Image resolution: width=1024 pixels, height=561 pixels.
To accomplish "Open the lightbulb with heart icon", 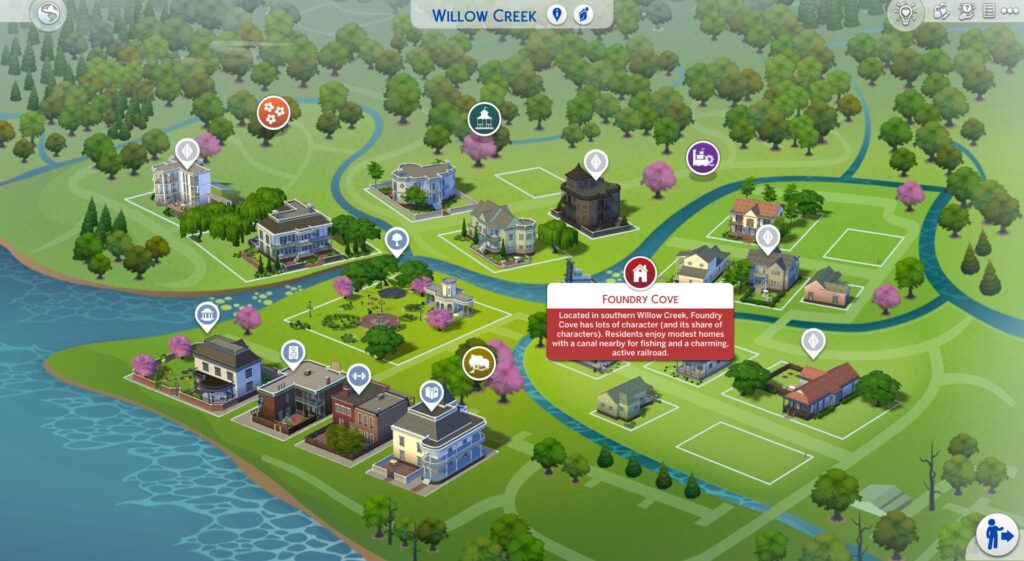I will click(906, 14).
